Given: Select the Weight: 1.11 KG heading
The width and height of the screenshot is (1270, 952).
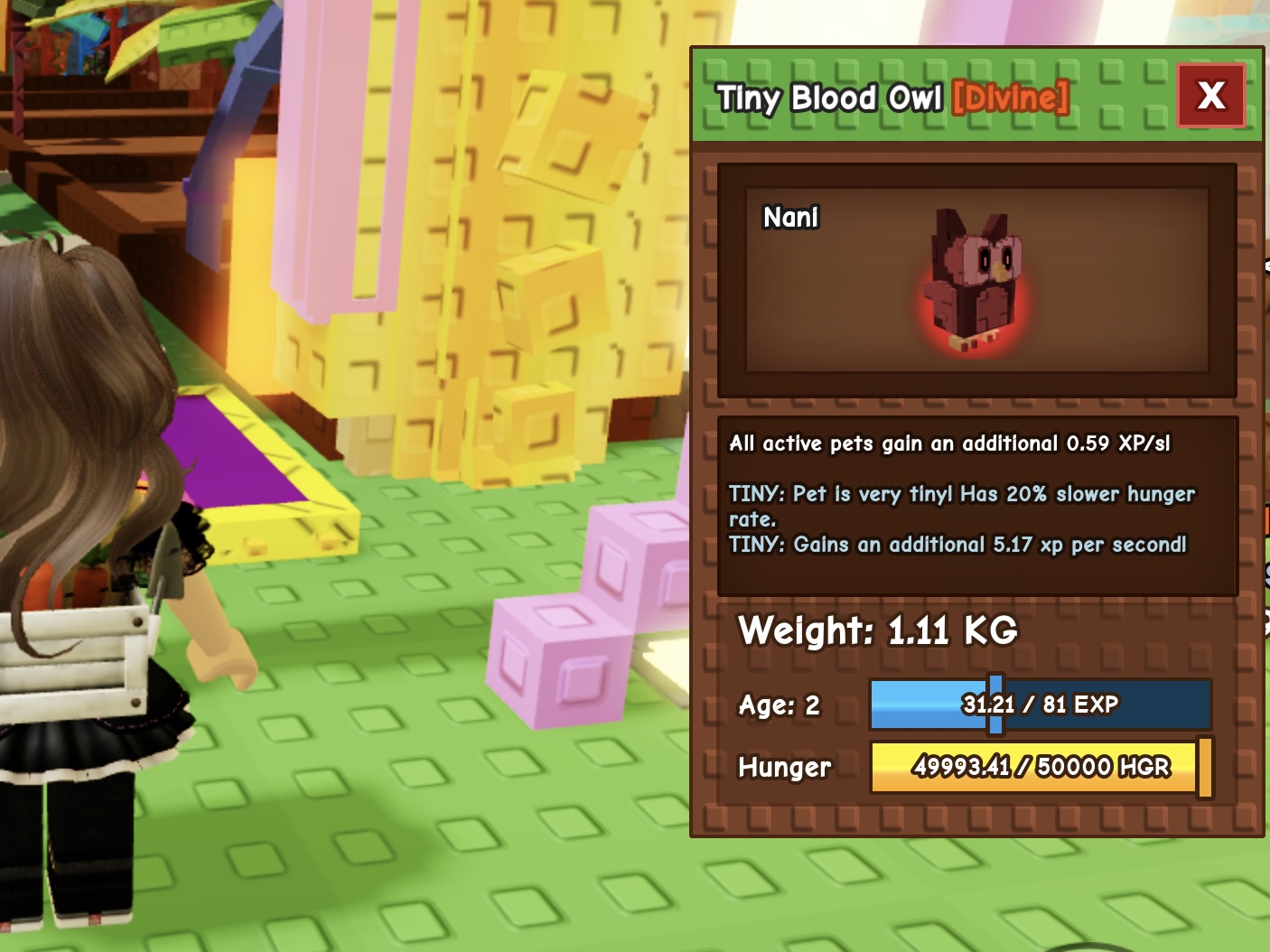Looking at the screenshot, I should click(876, 630).
